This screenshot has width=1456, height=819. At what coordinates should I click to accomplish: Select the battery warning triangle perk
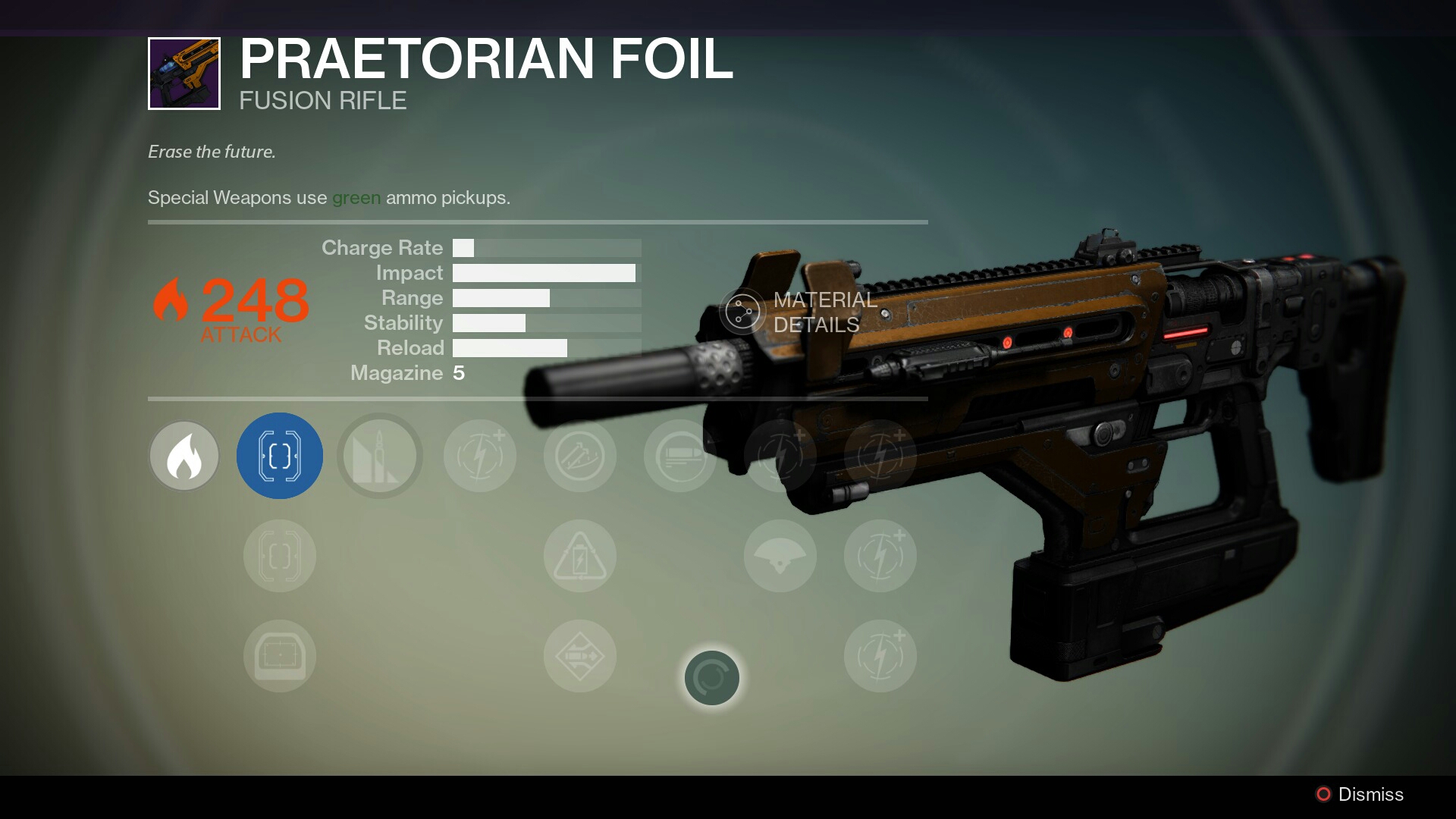[580, 556]
